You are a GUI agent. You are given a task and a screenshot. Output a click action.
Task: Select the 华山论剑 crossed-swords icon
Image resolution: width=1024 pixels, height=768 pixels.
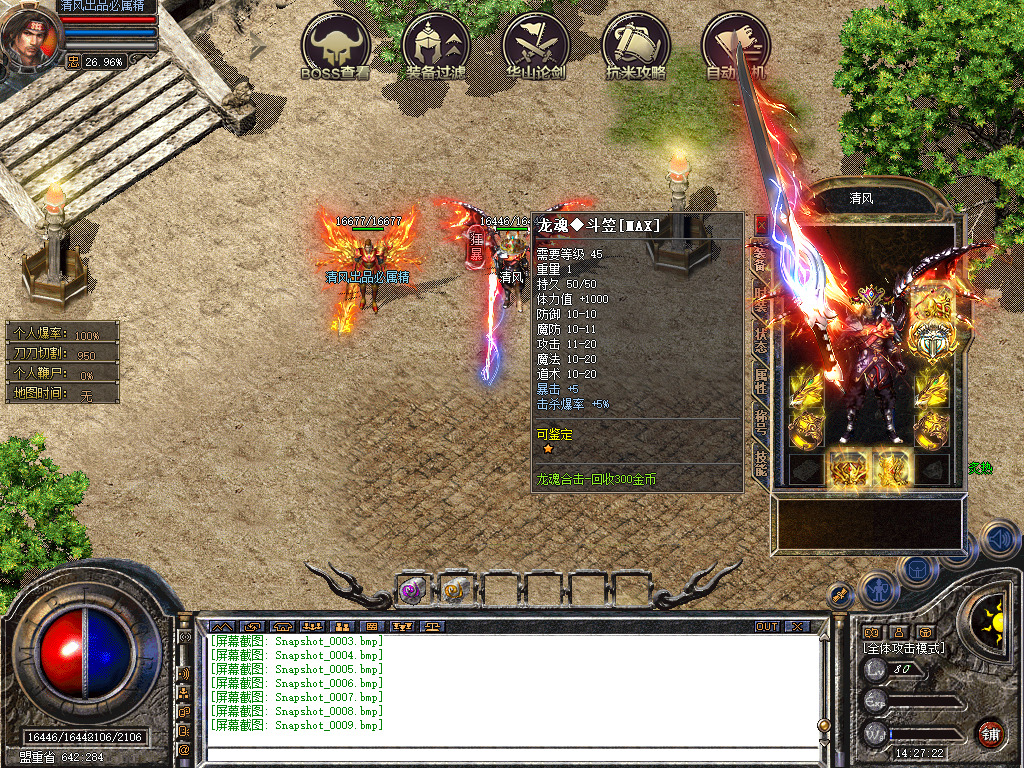(x=536, y=46)
